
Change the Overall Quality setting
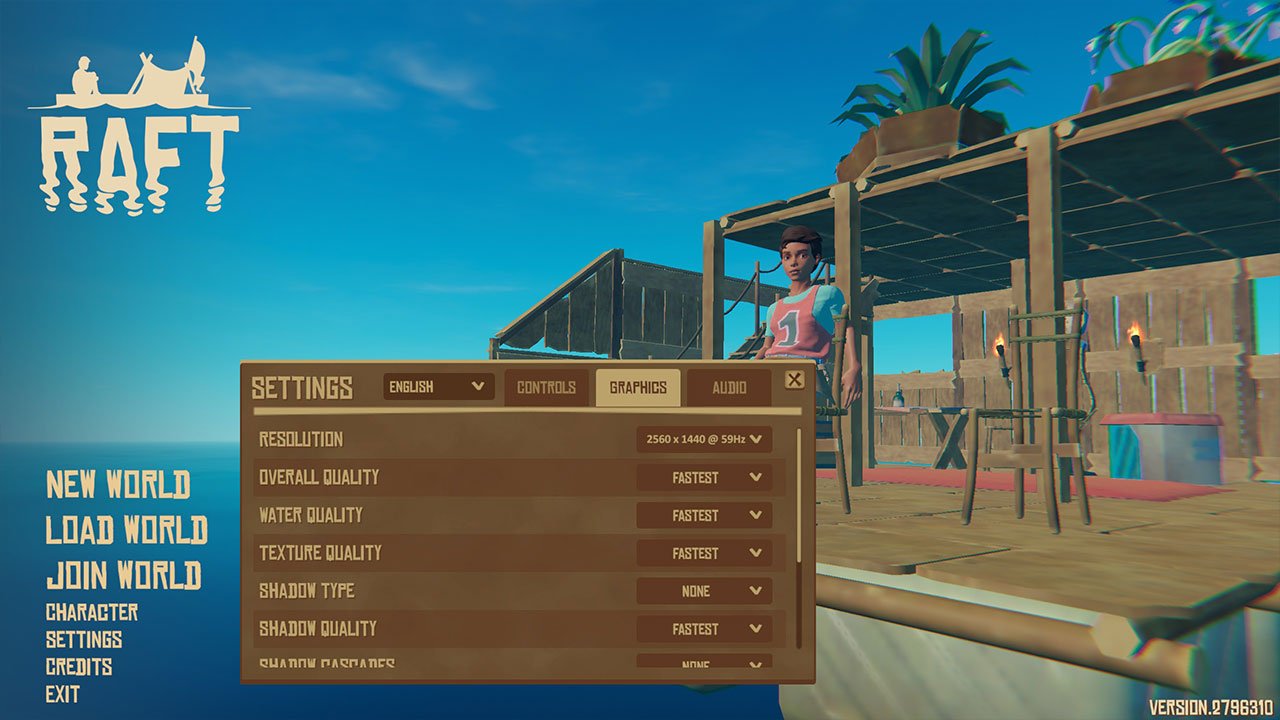pos(704,477)
